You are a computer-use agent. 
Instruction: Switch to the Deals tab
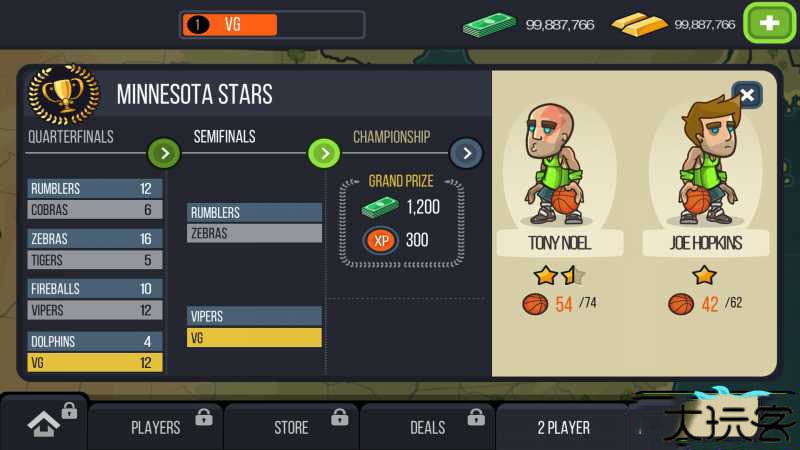click(427, 427)
